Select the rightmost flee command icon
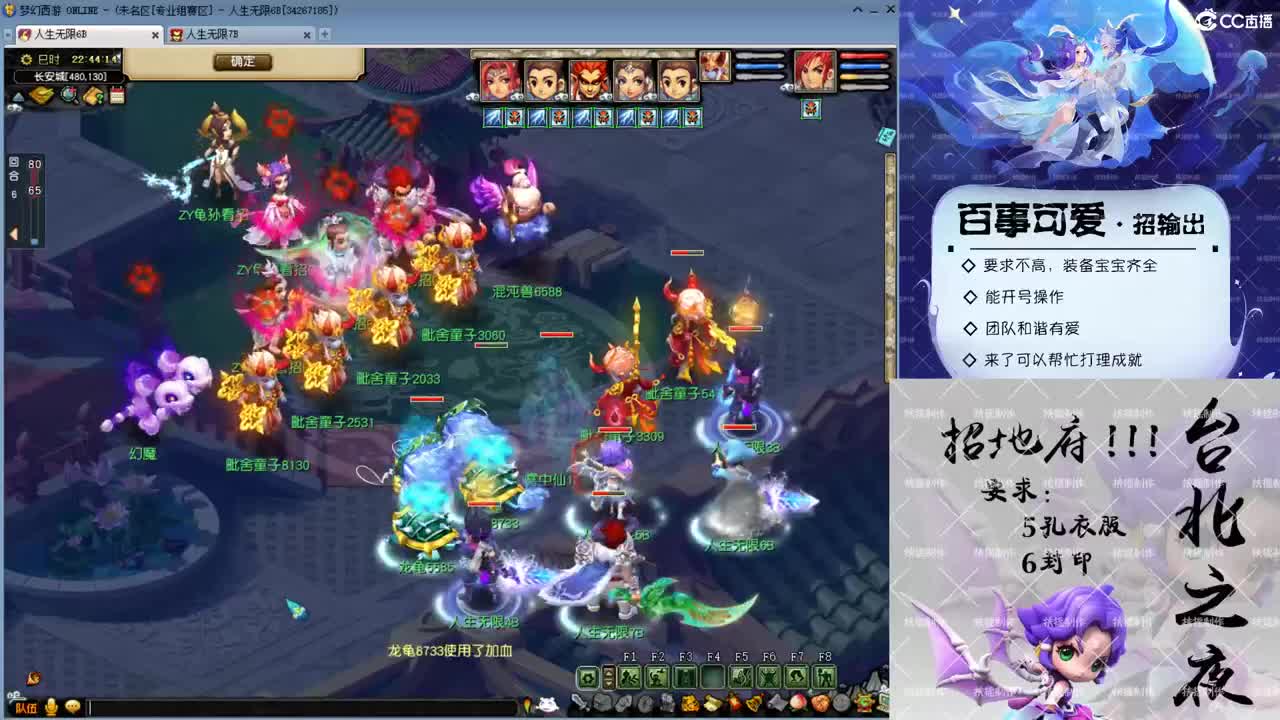Screen dimensions: 1280x720 pyautogui.click(x=826, y=678)
